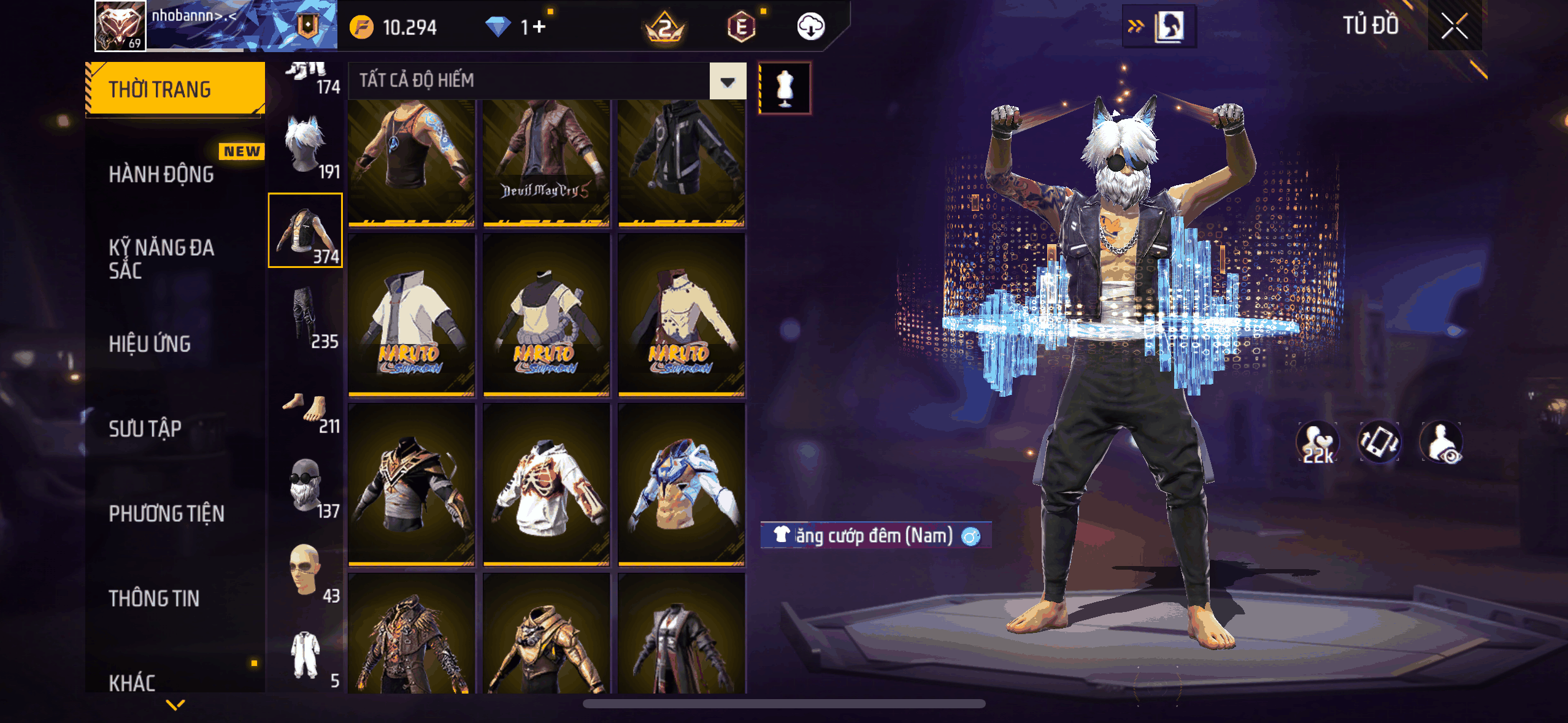Toggle the character view eye icon
1568x723 pixels.
1441,442
